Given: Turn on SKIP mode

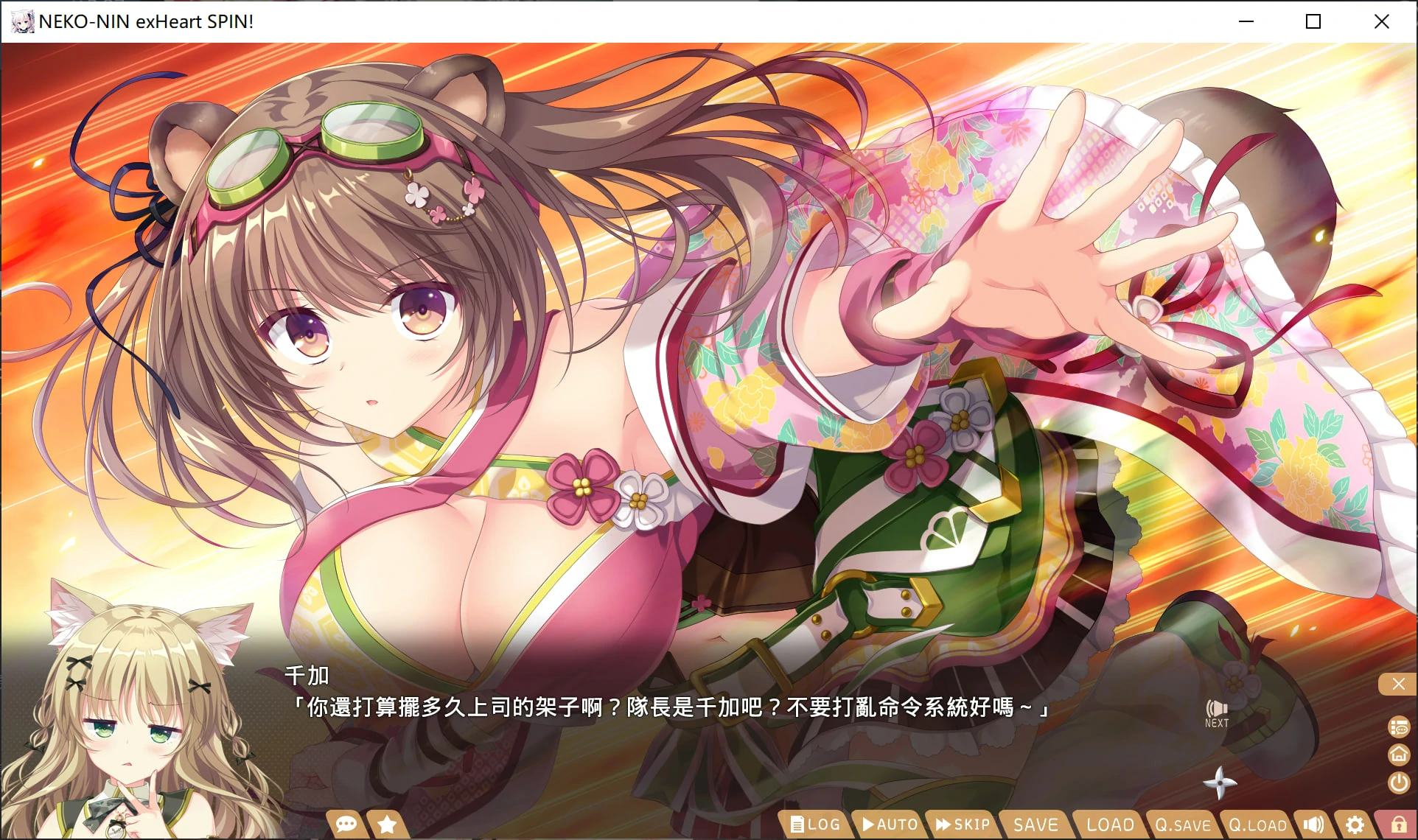Looking at the screenshot, I should click(x=961, y=825).
